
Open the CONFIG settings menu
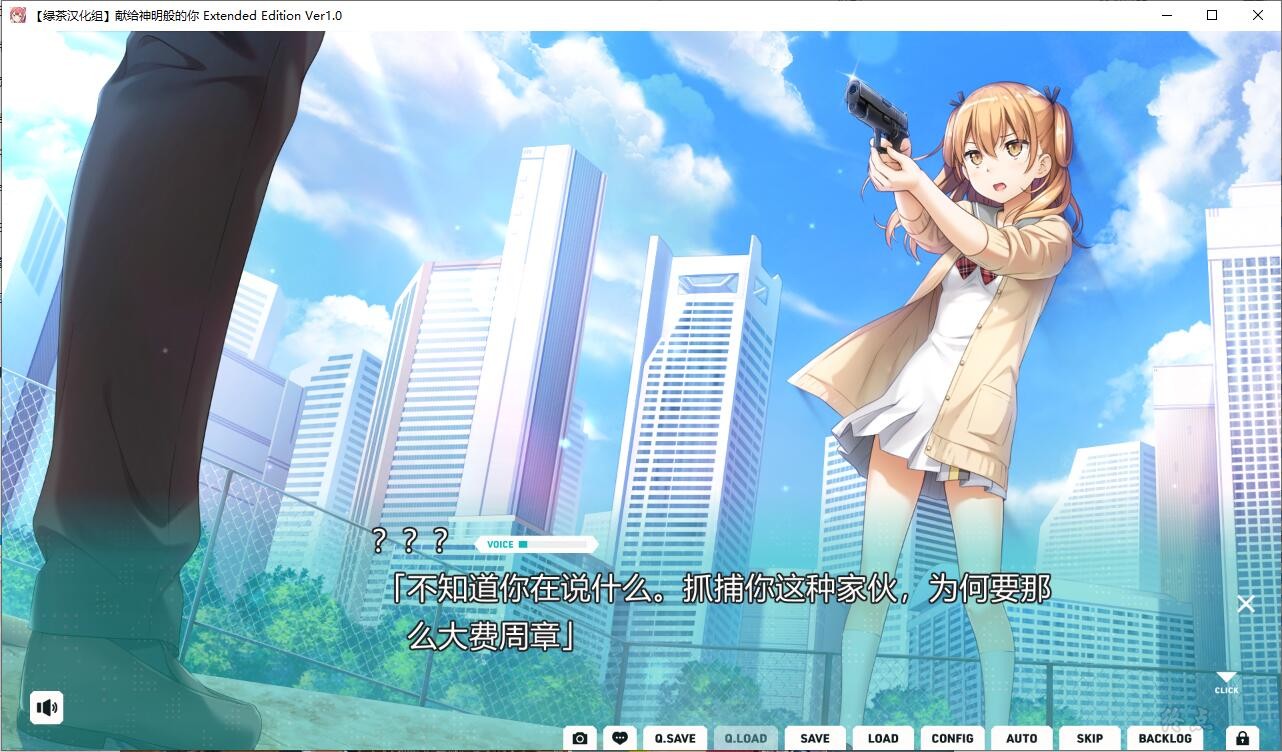[x=952, y=738]
